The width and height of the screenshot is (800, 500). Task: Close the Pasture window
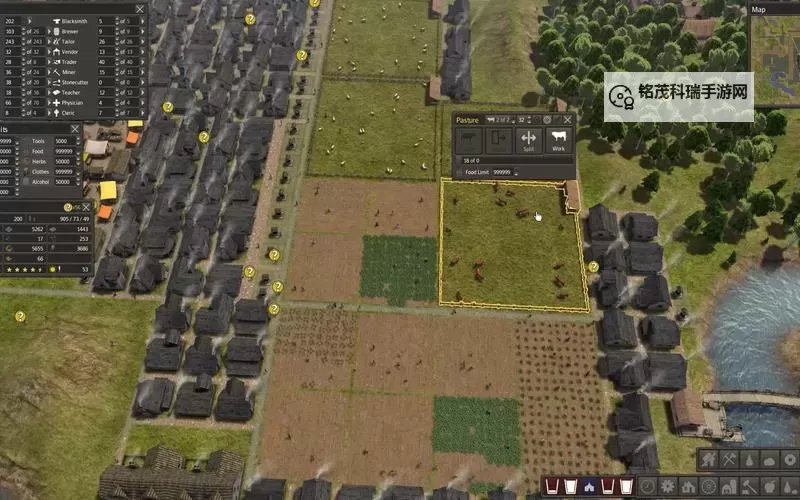click(x=567, y=120)
